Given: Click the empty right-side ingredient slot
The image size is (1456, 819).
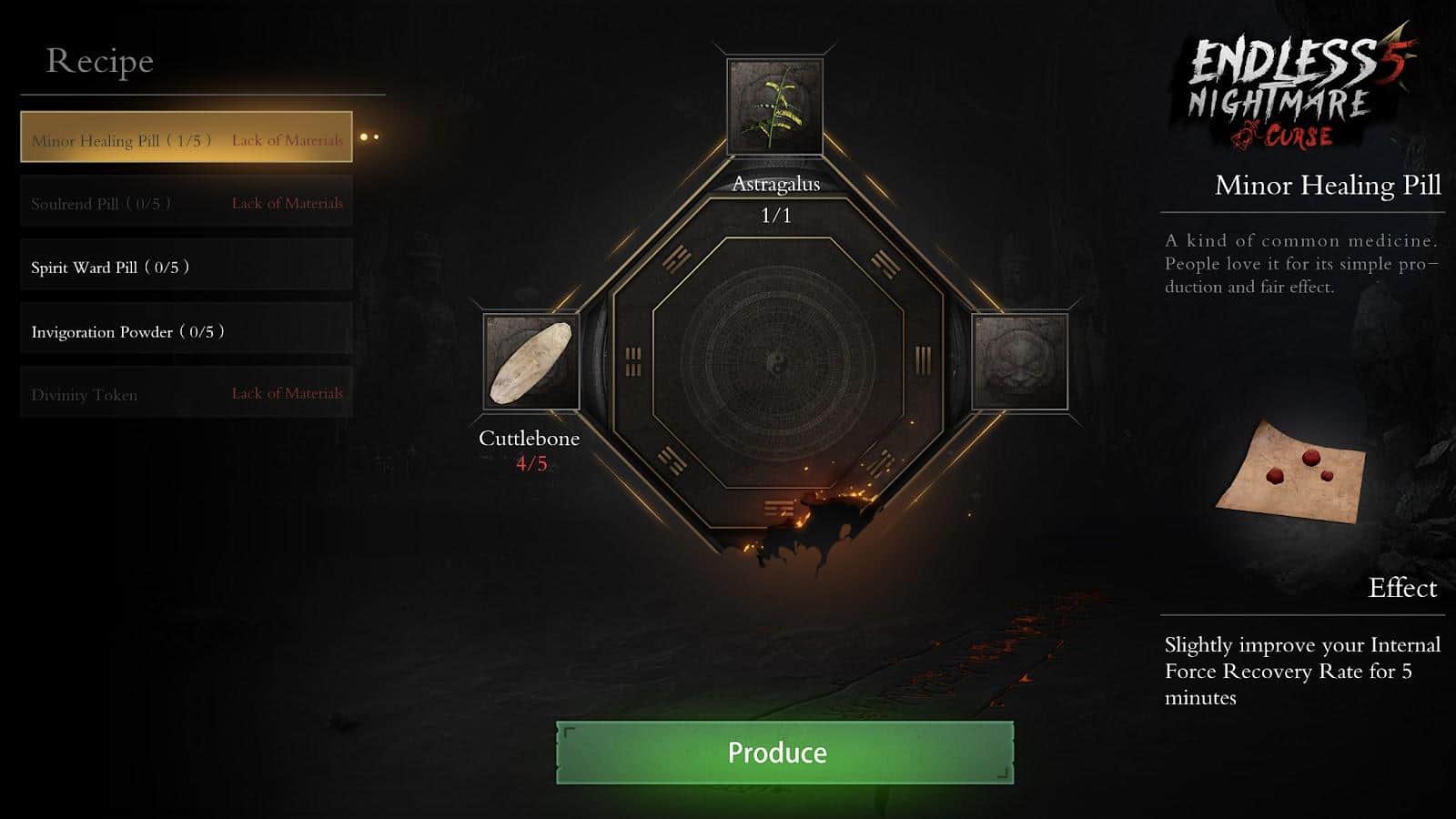Looking at the screenshot, I should tap(1020, 362).
